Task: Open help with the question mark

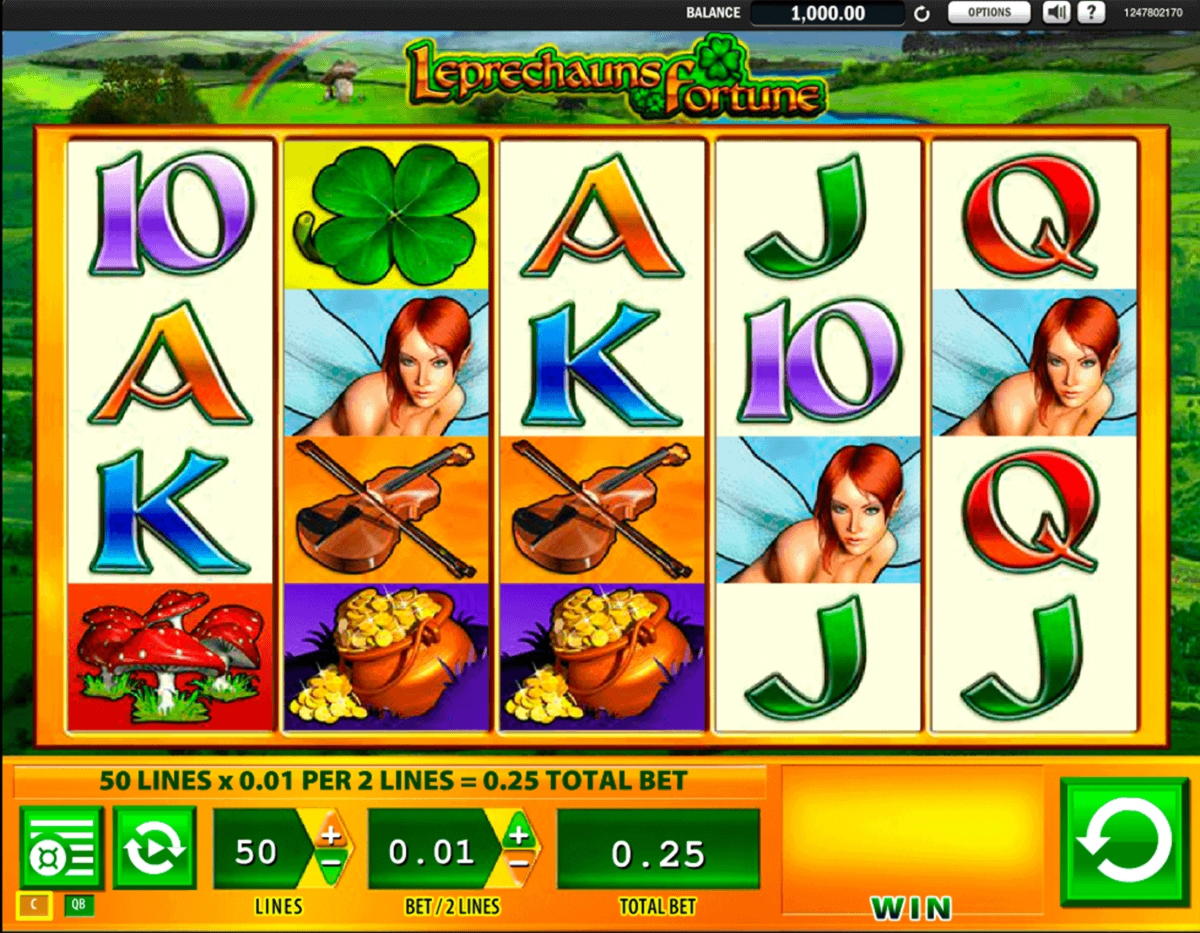Action: [x=1091, y=13]
